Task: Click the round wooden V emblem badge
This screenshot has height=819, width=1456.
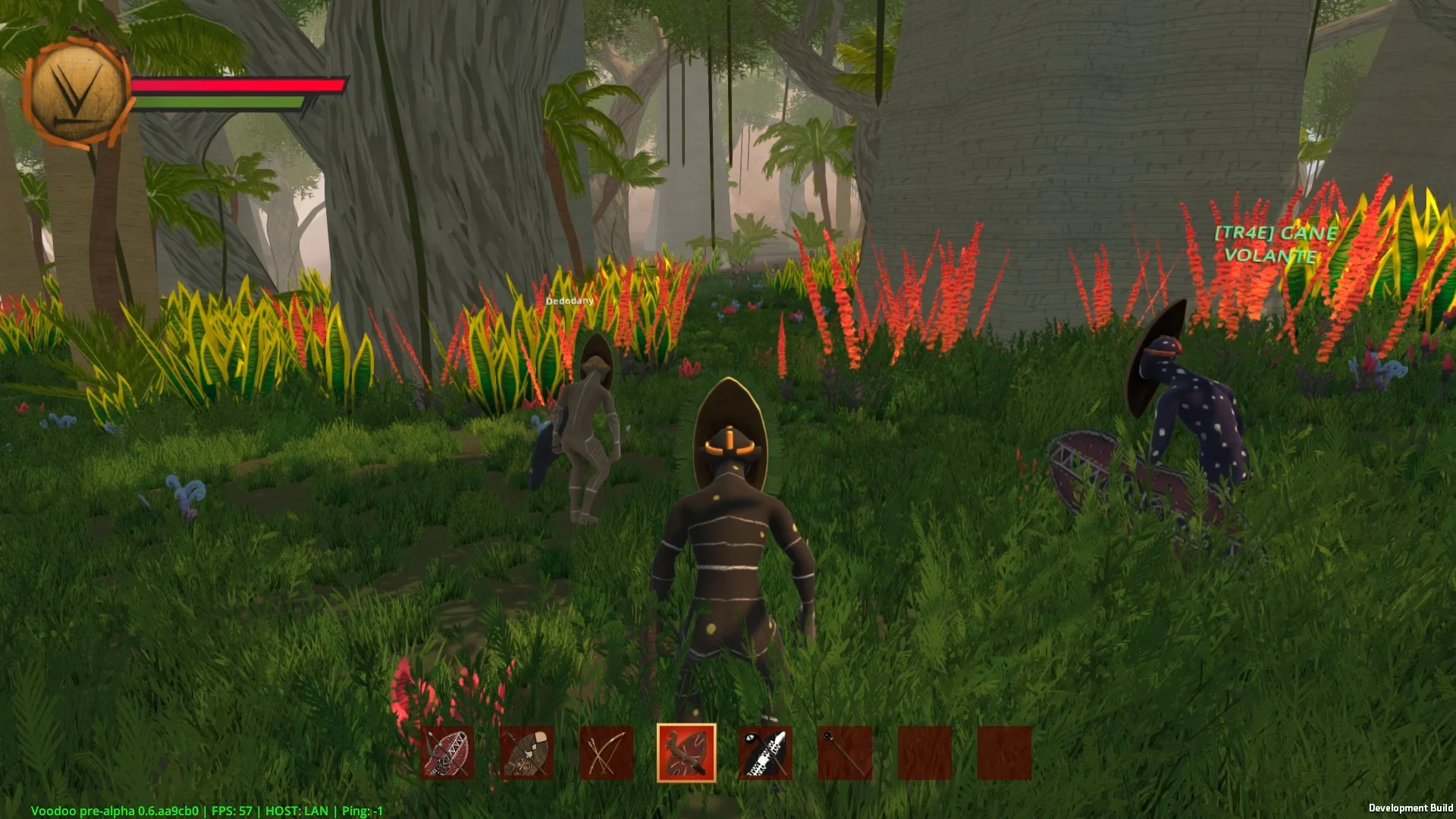Action: [77, 93]
